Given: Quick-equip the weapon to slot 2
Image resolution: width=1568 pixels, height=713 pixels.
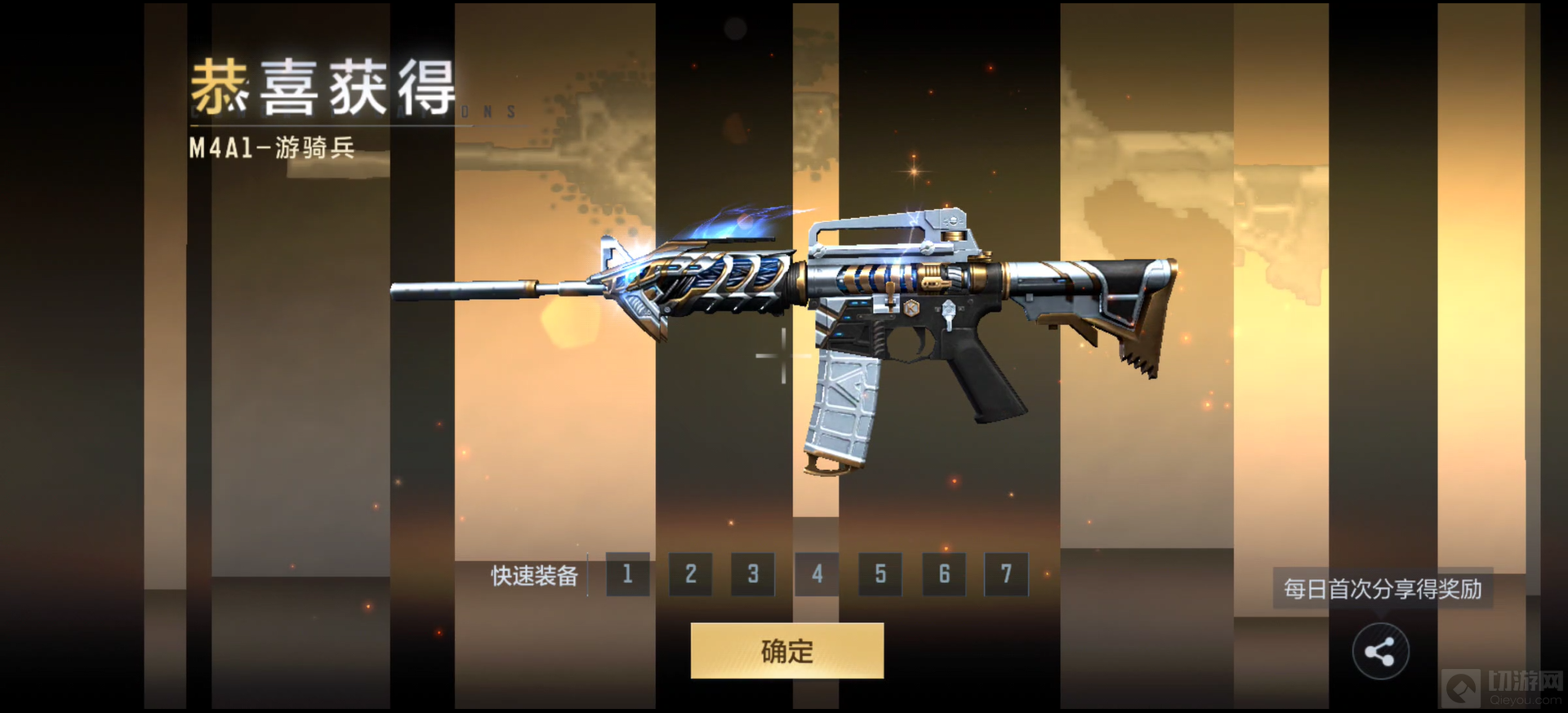Looking at the screenshot, I should click(x=690, y=574).
